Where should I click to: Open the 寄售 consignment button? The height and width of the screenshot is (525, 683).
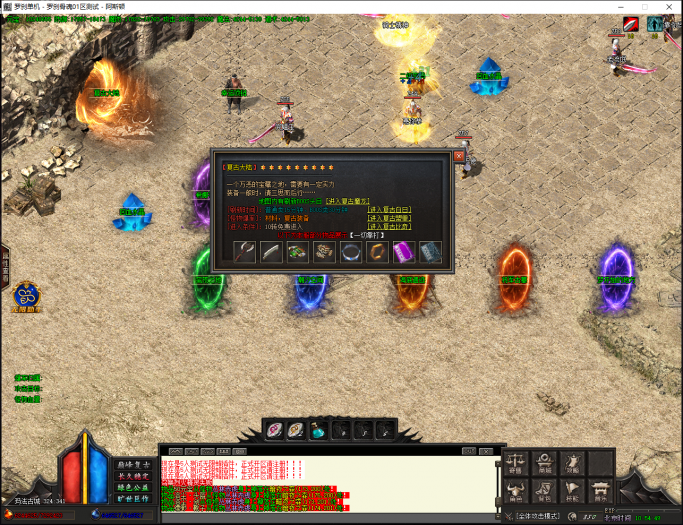[516, 462]
